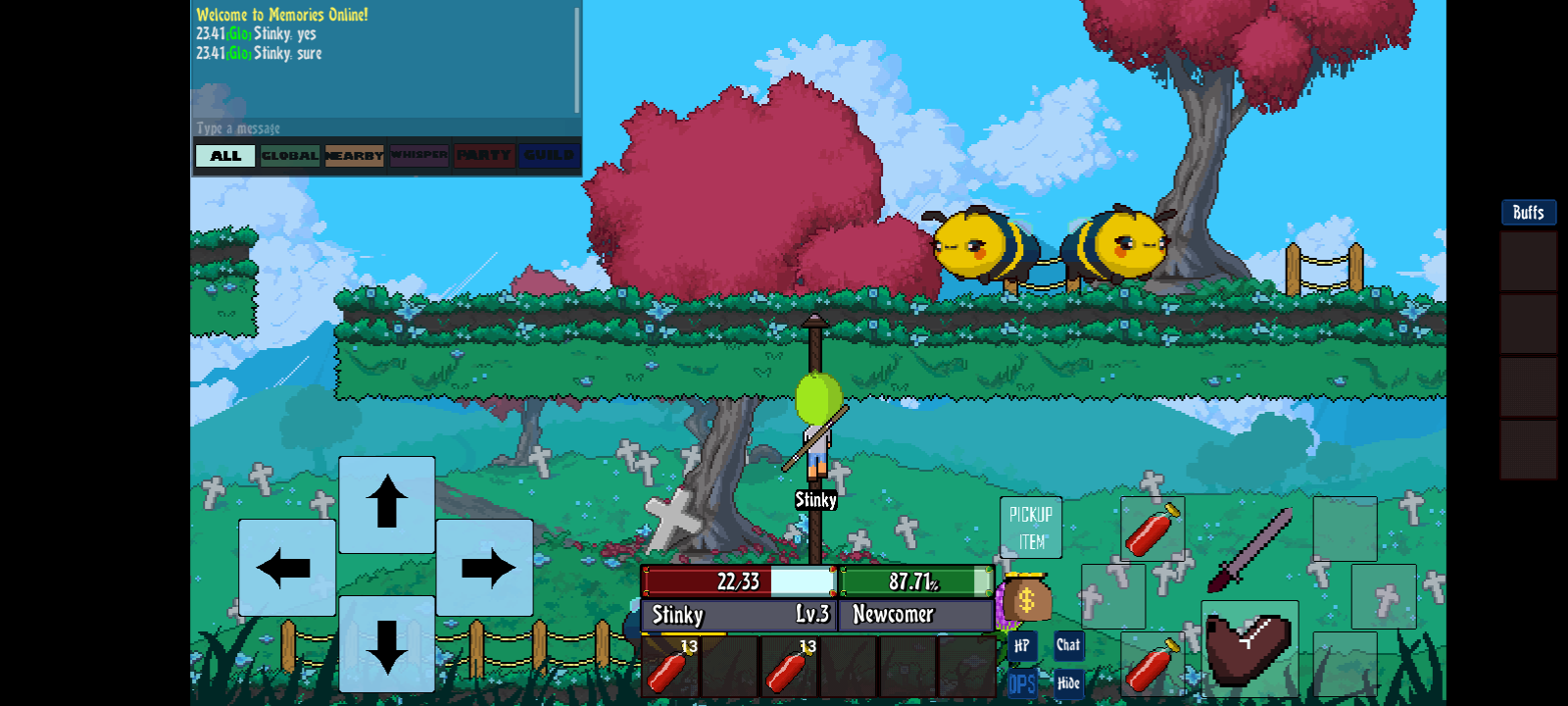Switch to the Global chat tab
This screenshot has height=706, width=1568.
(x=290, y=156)
